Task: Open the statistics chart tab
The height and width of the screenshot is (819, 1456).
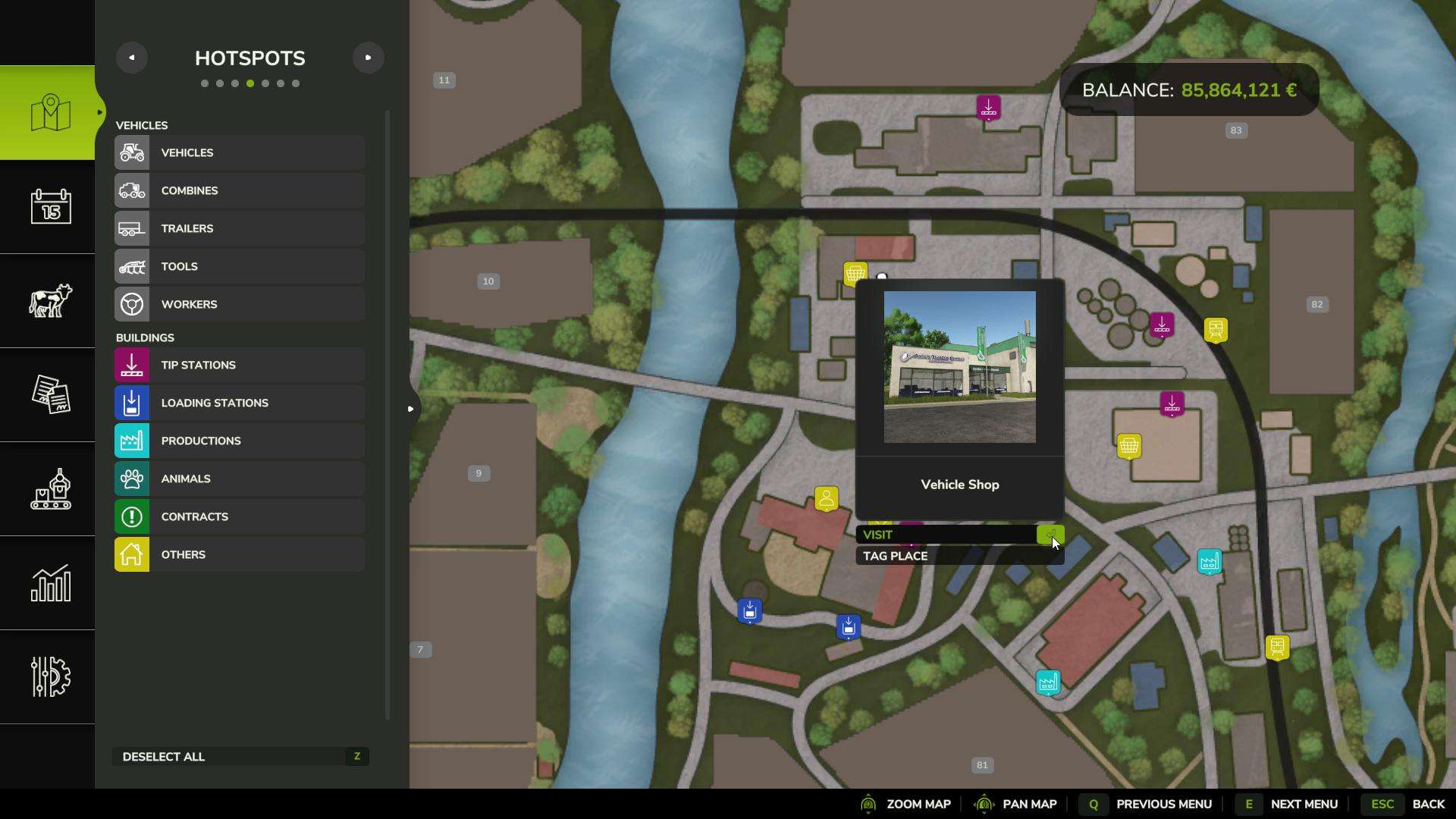Action: tap(50, 582)
